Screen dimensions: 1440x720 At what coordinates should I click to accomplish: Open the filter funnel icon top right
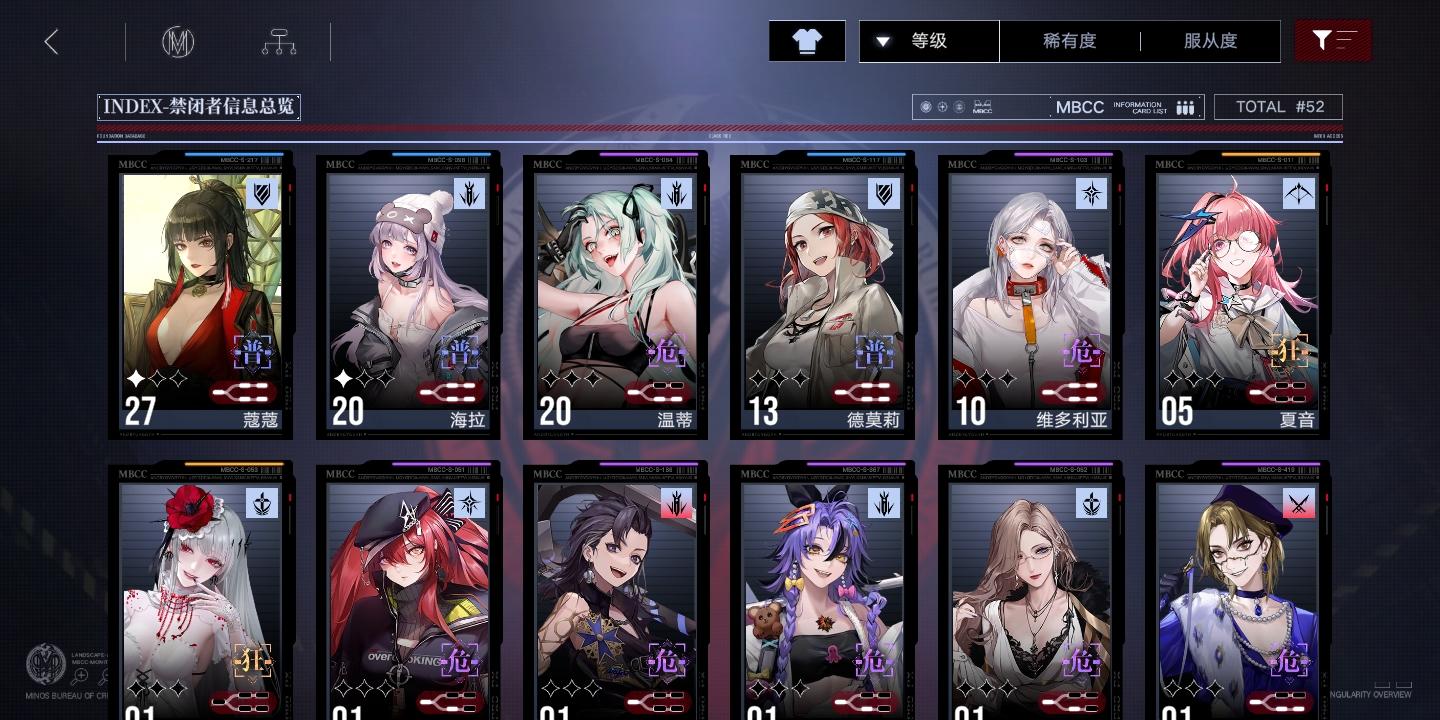[x=1333, y=41]
